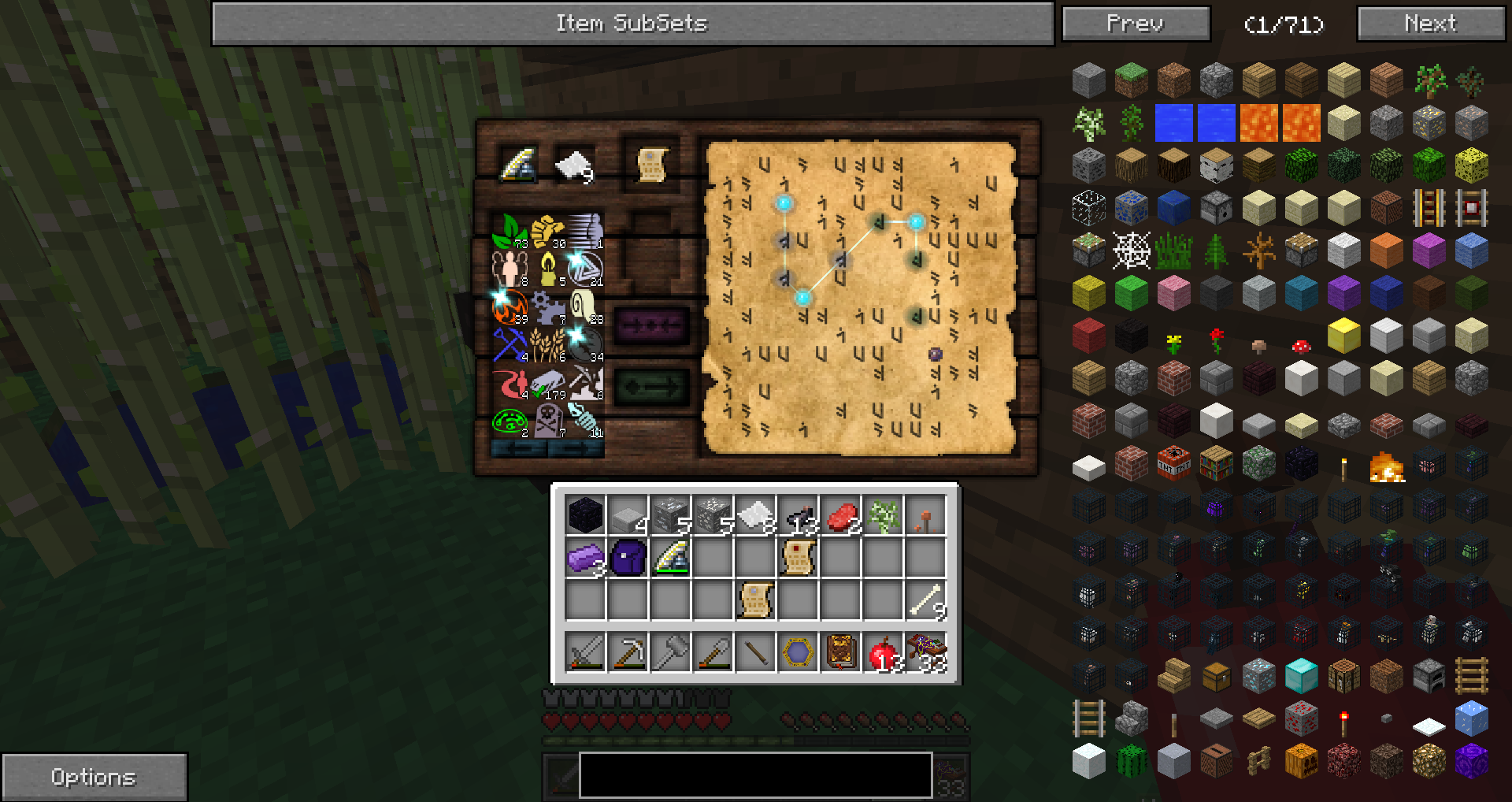Select the Thaumonomicon book in the hotbar

(x=841, y=652)
